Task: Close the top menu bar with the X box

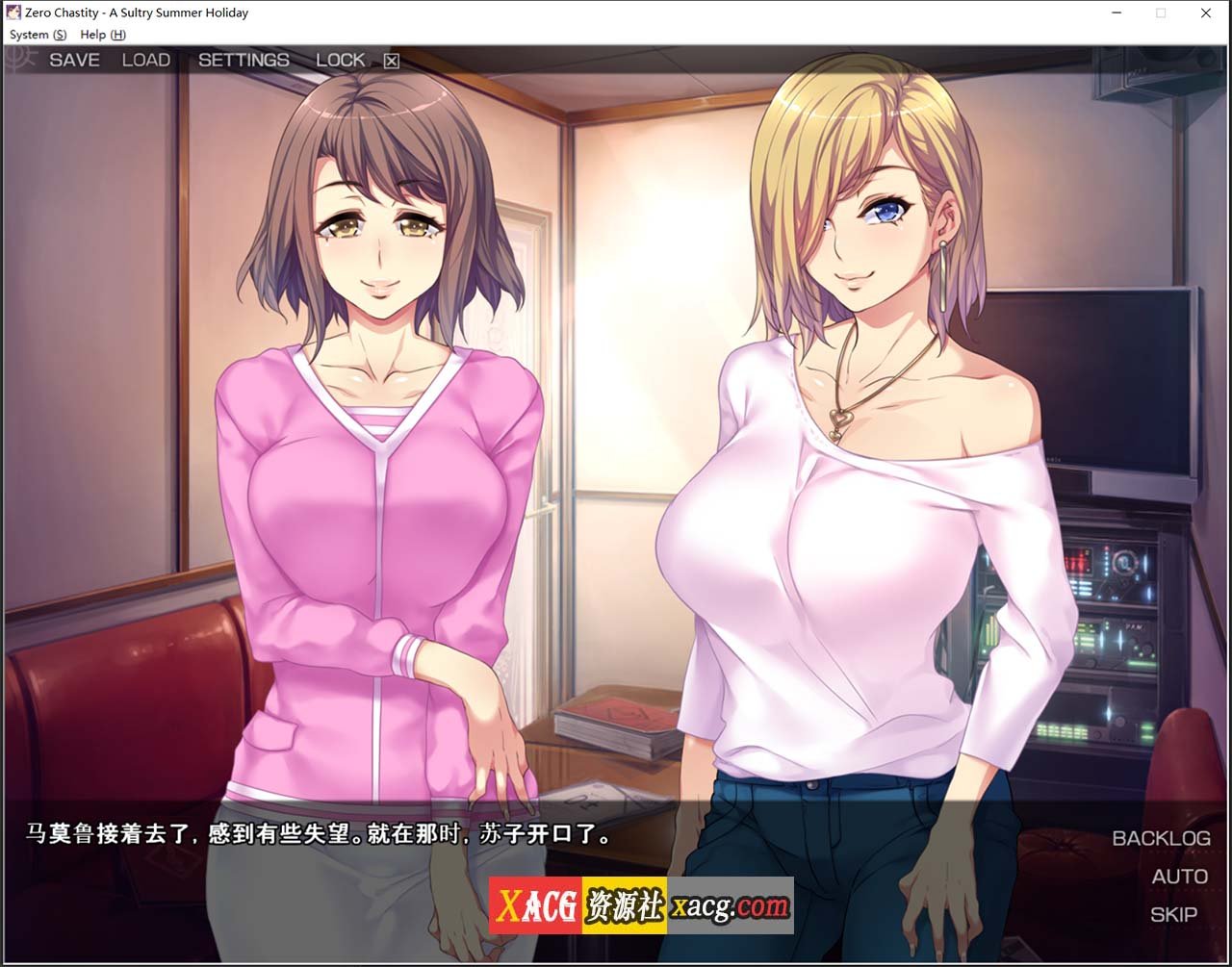Action: click(392, 61)
